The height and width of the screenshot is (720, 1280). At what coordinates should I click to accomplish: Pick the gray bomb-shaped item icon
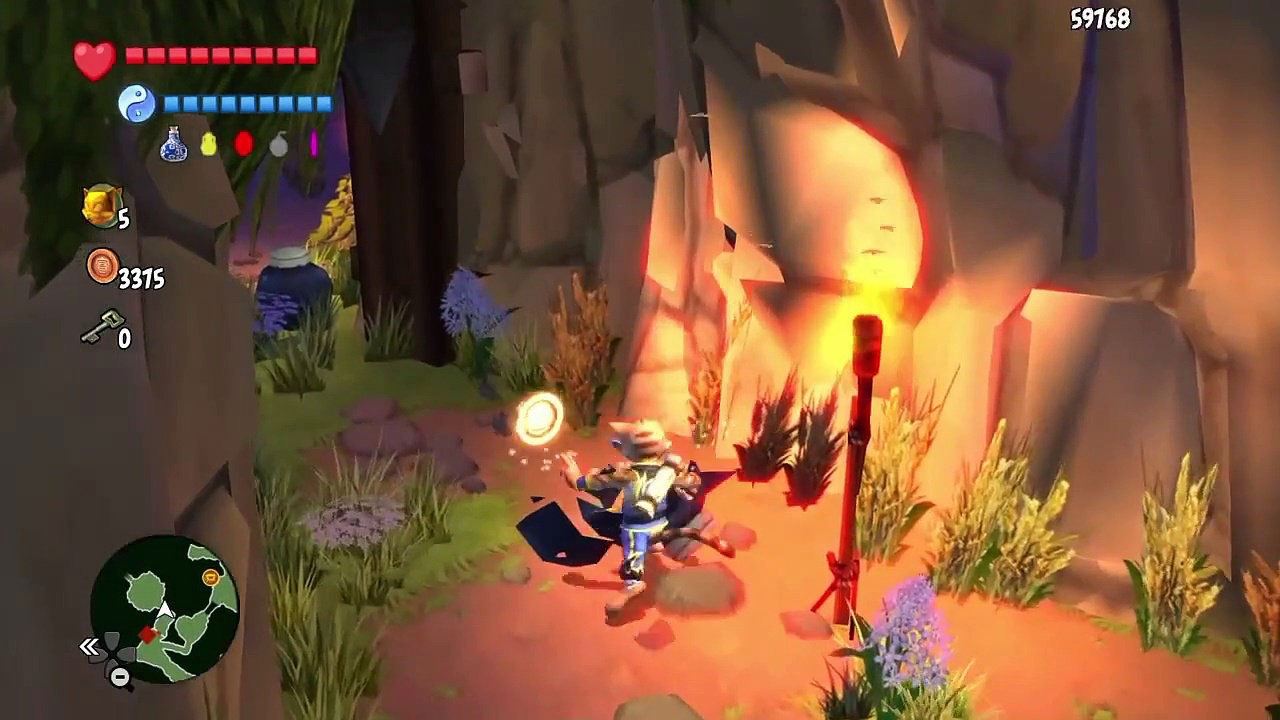click(279, 146)
